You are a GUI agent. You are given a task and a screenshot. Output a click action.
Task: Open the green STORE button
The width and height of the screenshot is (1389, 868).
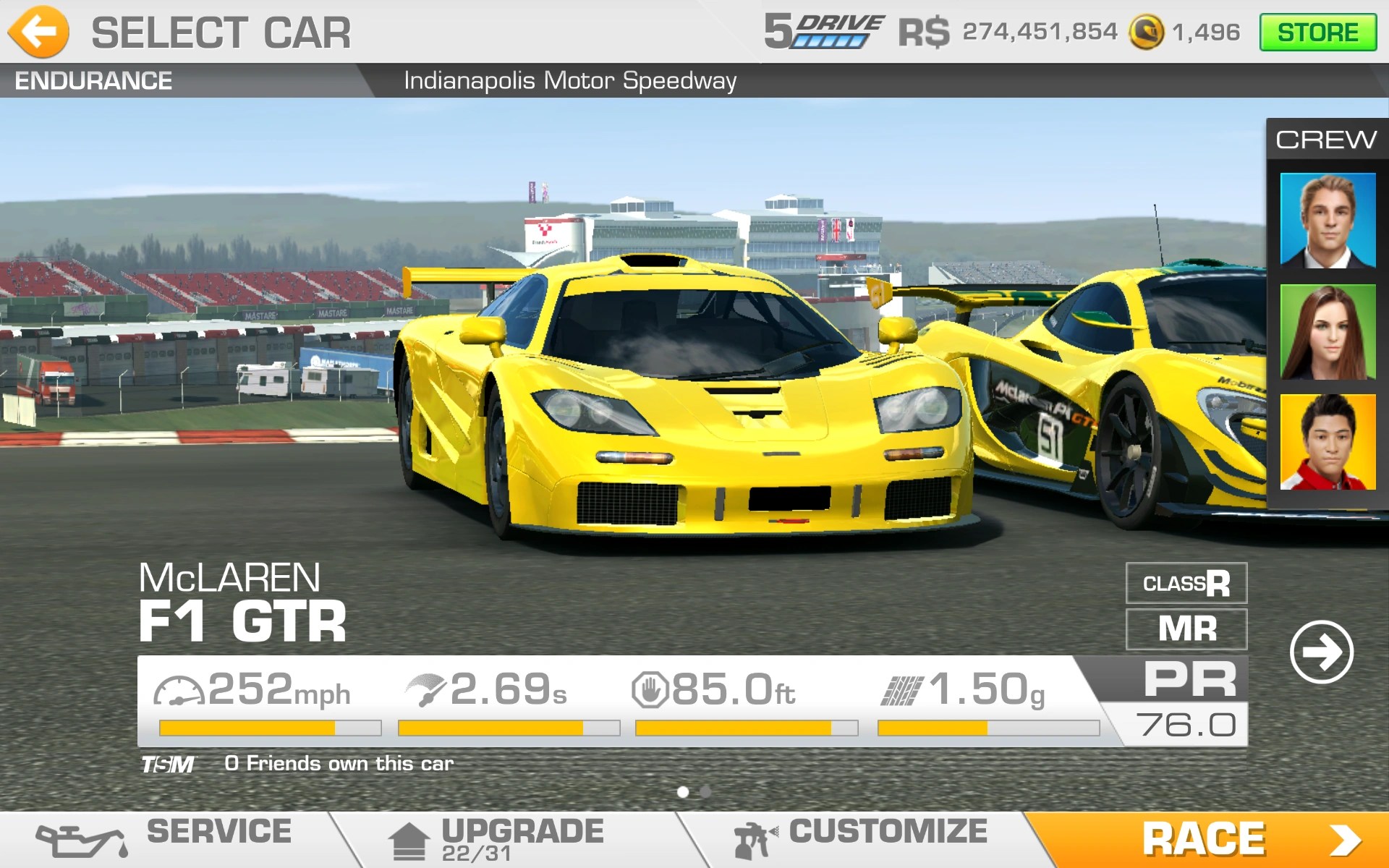(1317, 33)
